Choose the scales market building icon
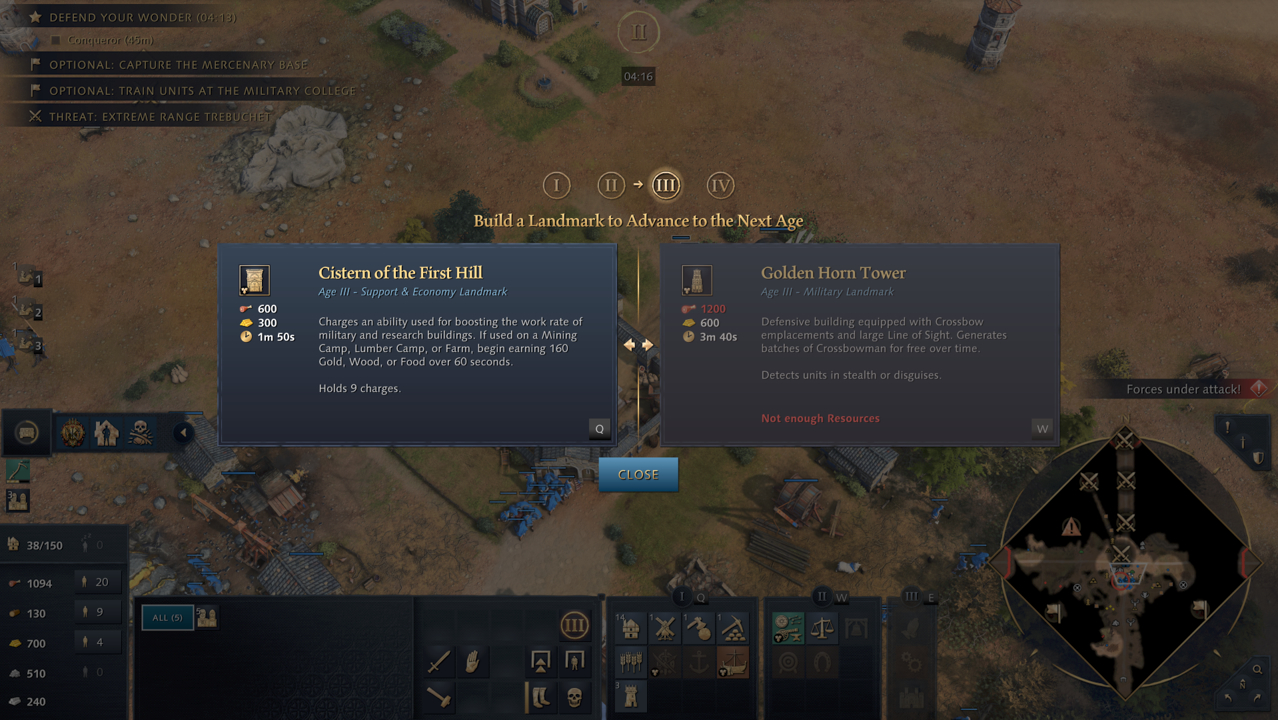 [822, 628]
